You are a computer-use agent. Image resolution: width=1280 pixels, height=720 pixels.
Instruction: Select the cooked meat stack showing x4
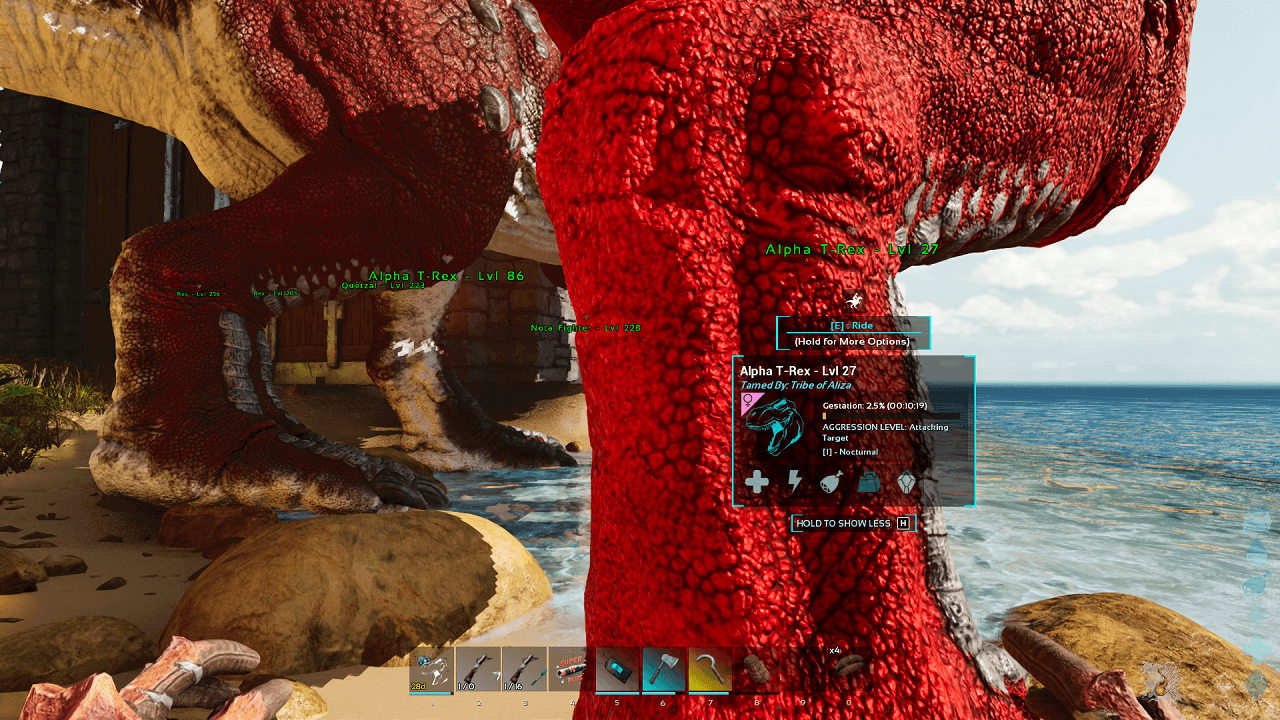850,666
